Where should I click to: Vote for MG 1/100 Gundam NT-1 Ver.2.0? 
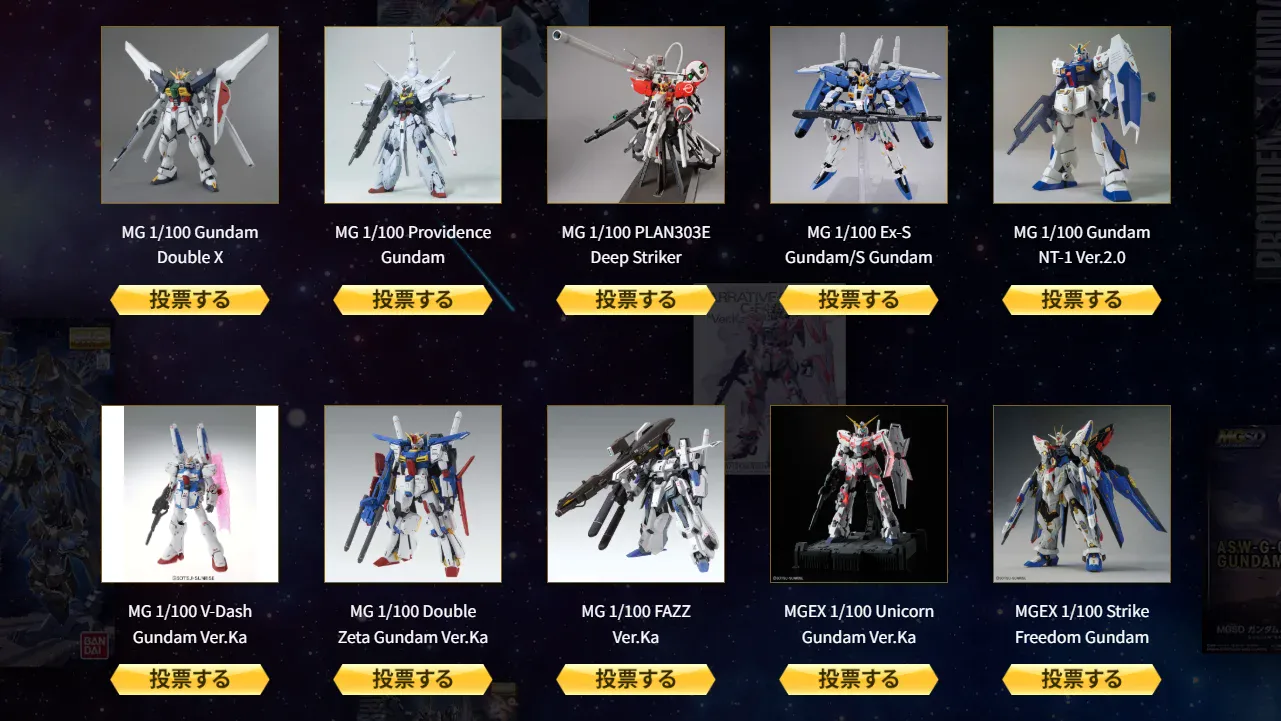[1082, 299]
